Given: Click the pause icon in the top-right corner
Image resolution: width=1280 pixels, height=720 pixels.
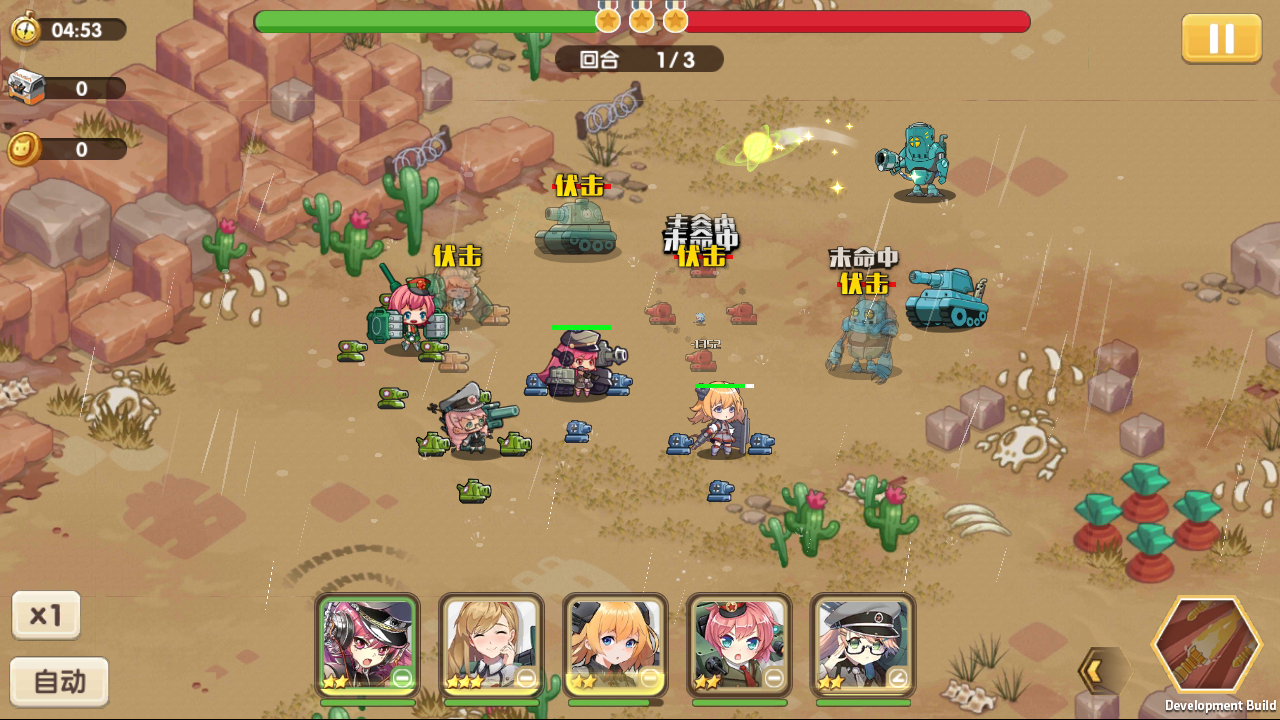Looking at the screenshot, I should tap(1220, 40).
